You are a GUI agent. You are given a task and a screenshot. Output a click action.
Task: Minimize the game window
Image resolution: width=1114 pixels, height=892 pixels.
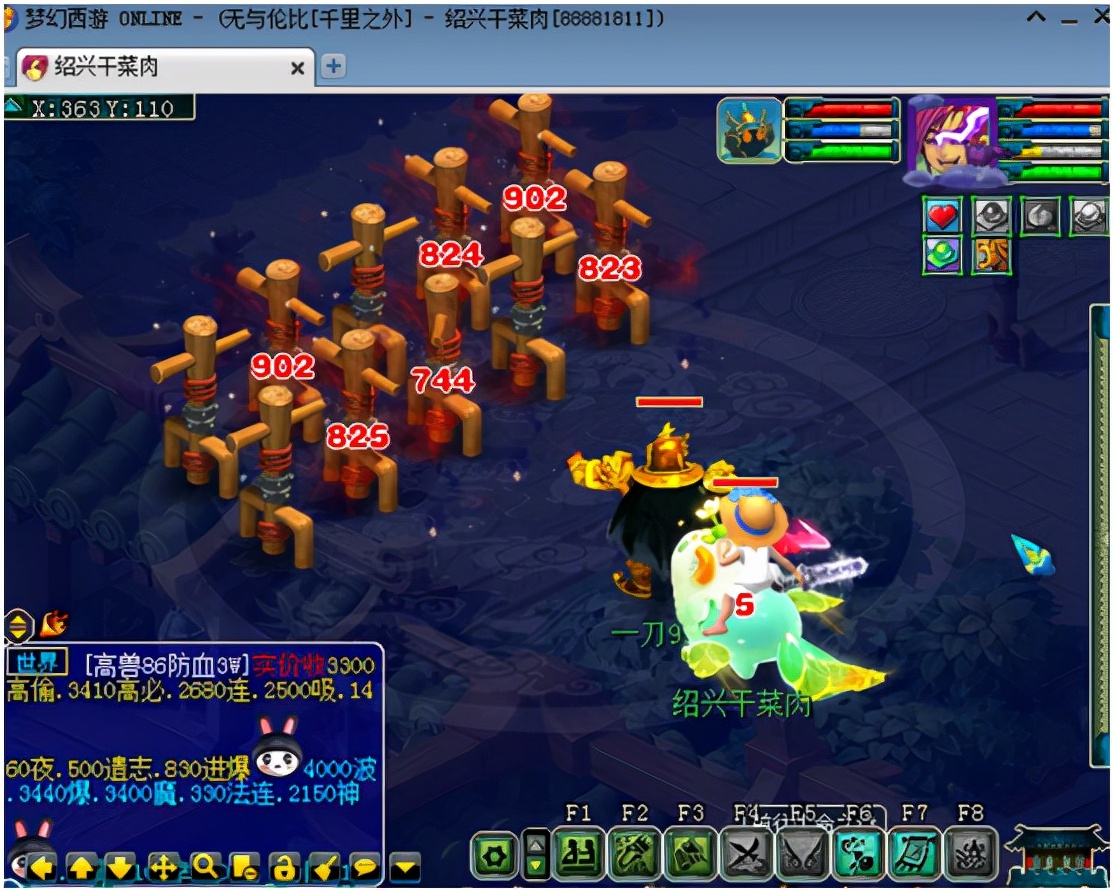(1069, 20)
